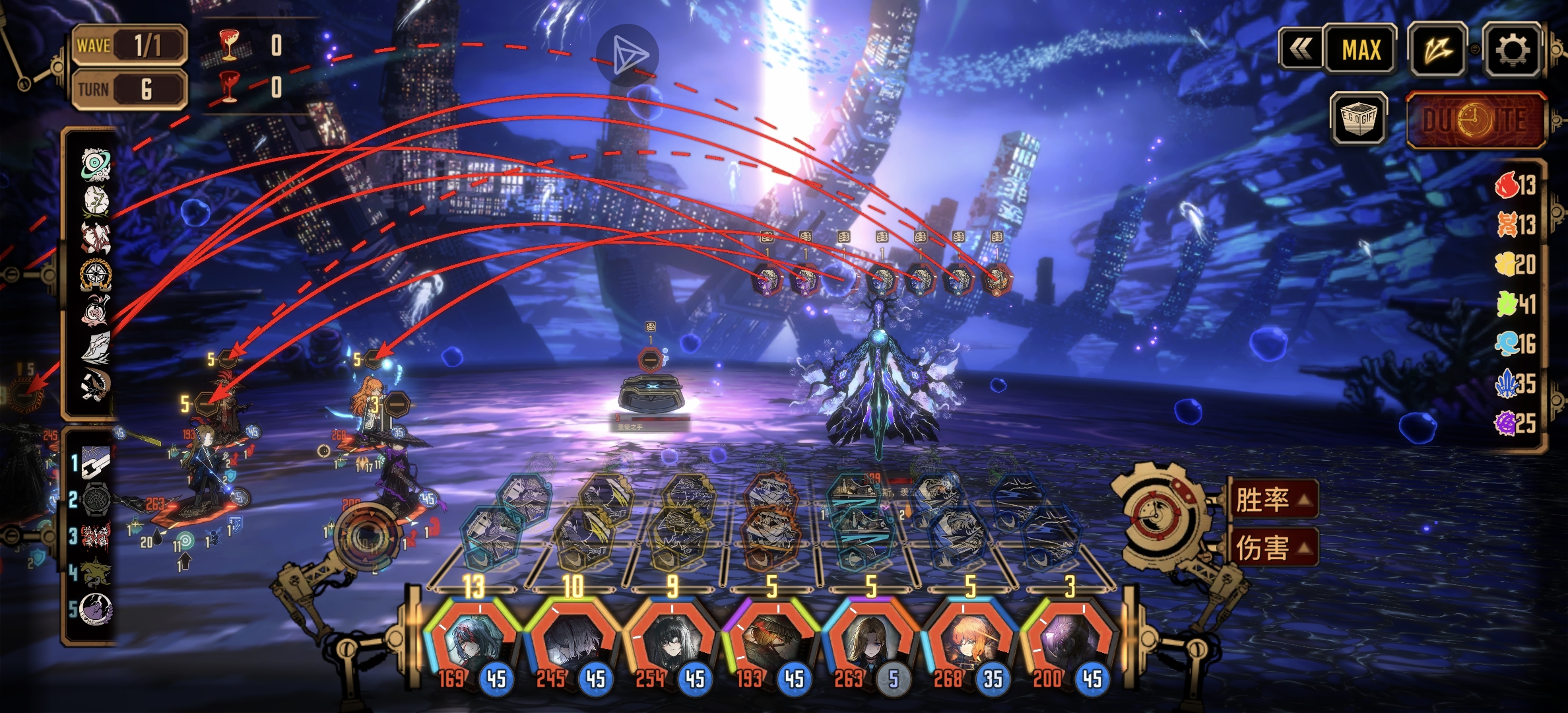Select the 胜率 win rate auto-option
The image size is (1568, 713).
pos(1272,500)
